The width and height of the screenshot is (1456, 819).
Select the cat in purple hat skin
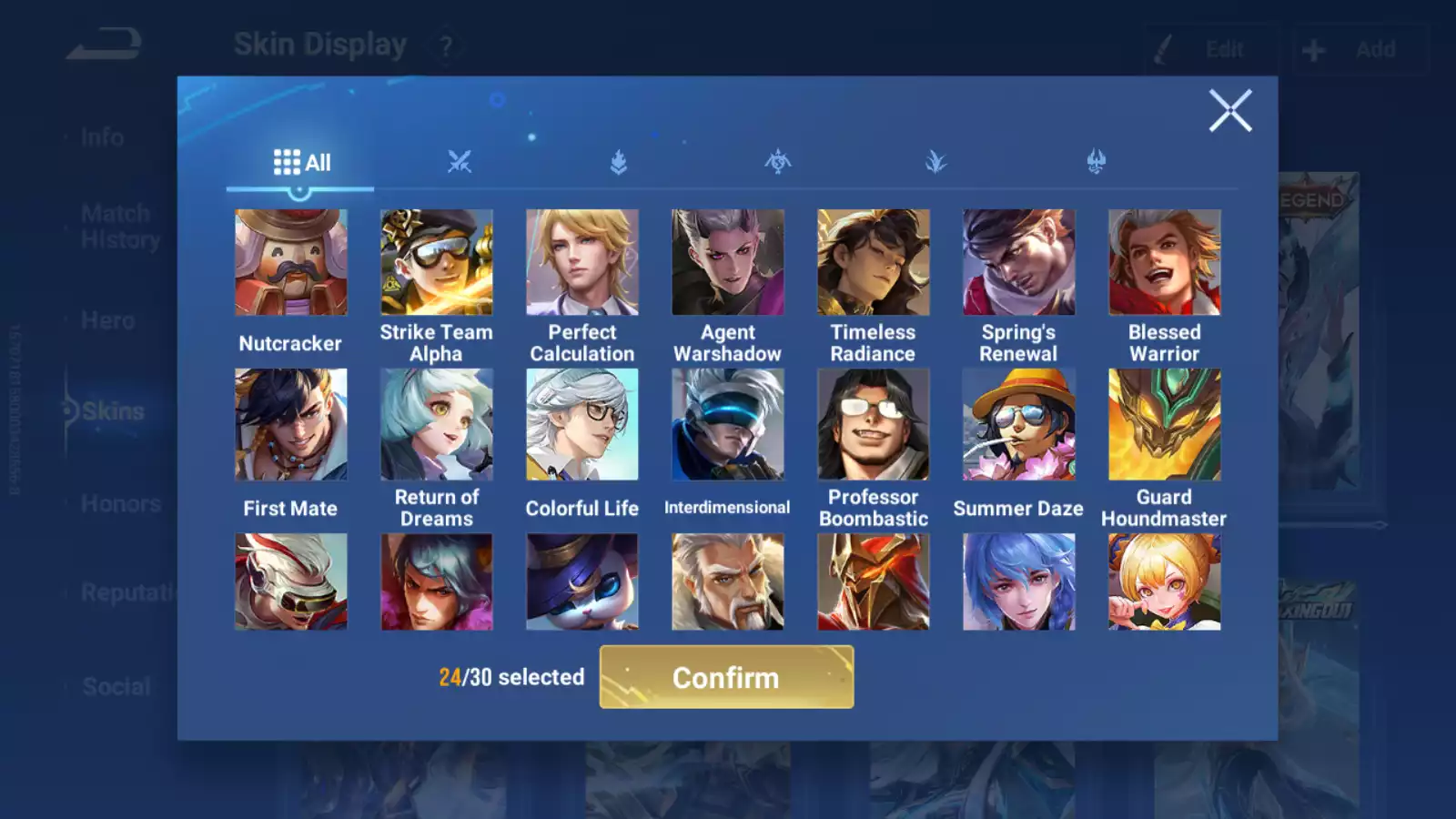pyautogui.click(x=581, y=581)
